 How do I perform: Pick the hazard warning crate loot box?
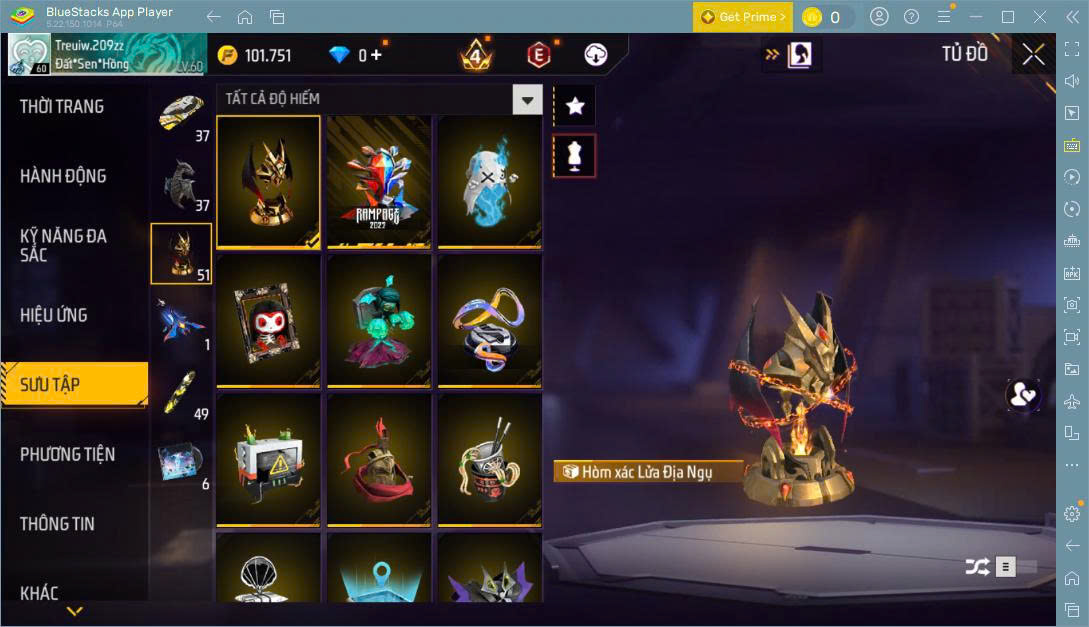268,459
